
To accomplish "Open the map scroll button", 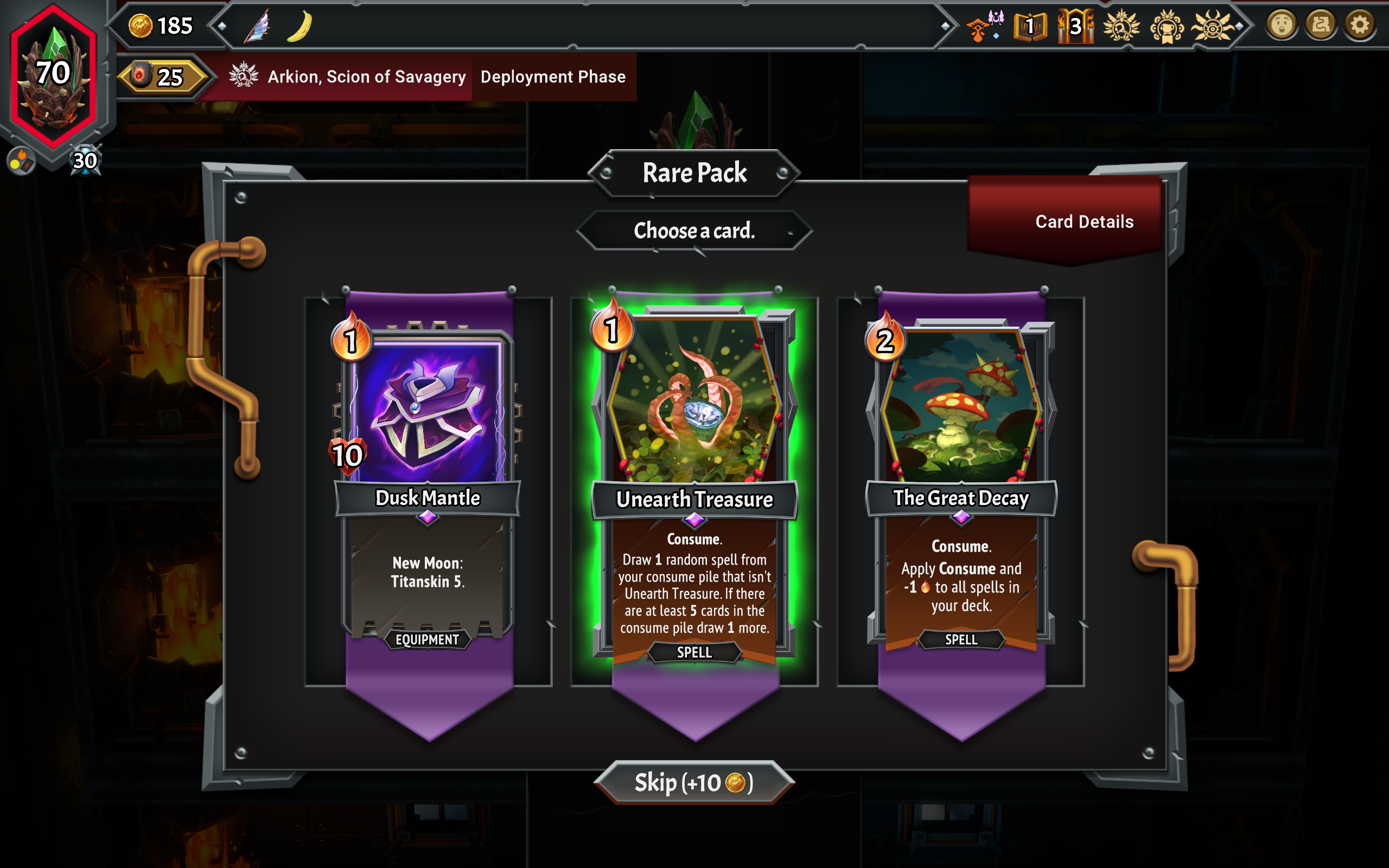I will [1320, 25].
